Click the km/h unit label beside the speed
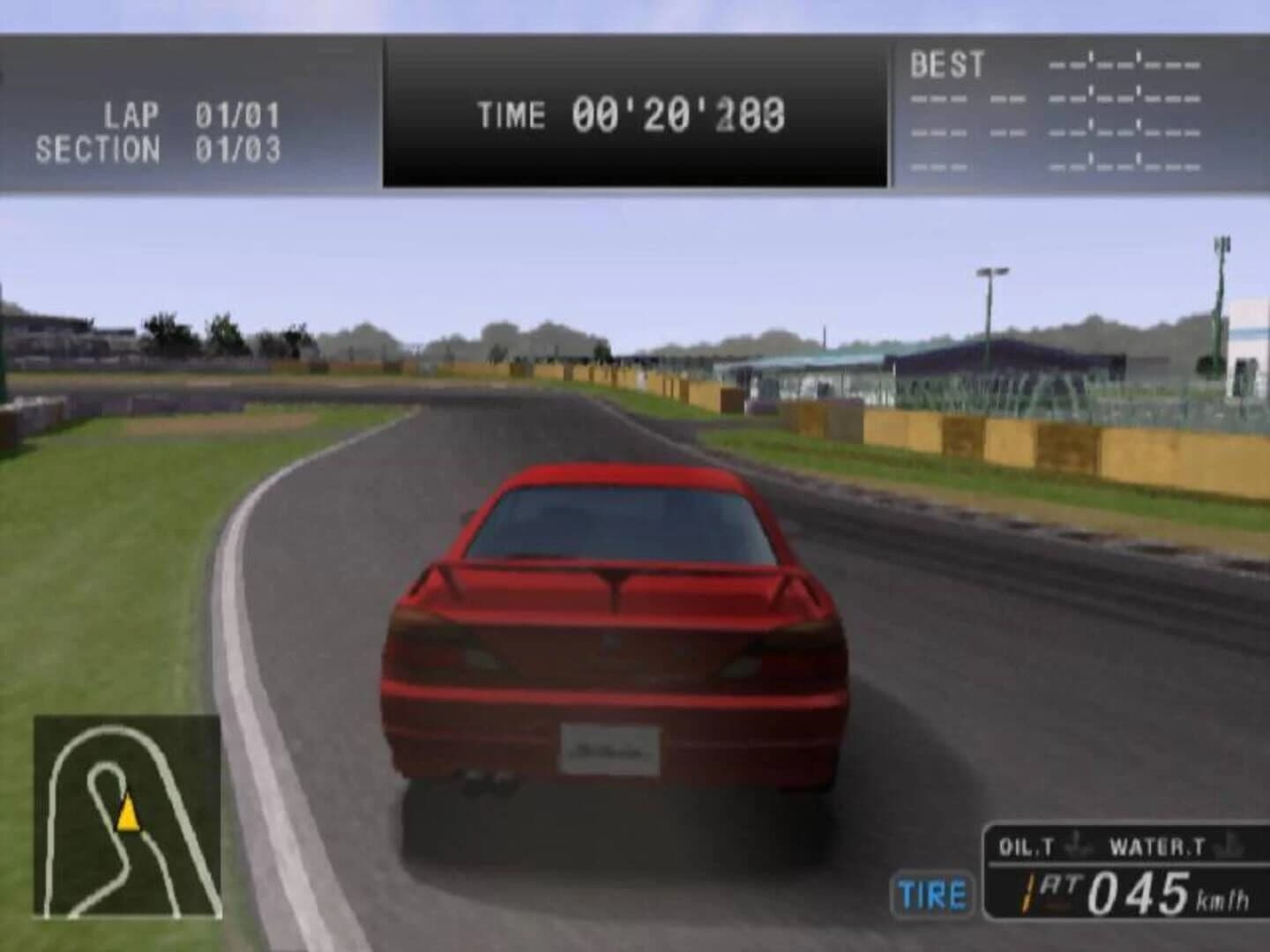Image resolution: width=1270 pixels, height=952 pixels. point(1224,899)
